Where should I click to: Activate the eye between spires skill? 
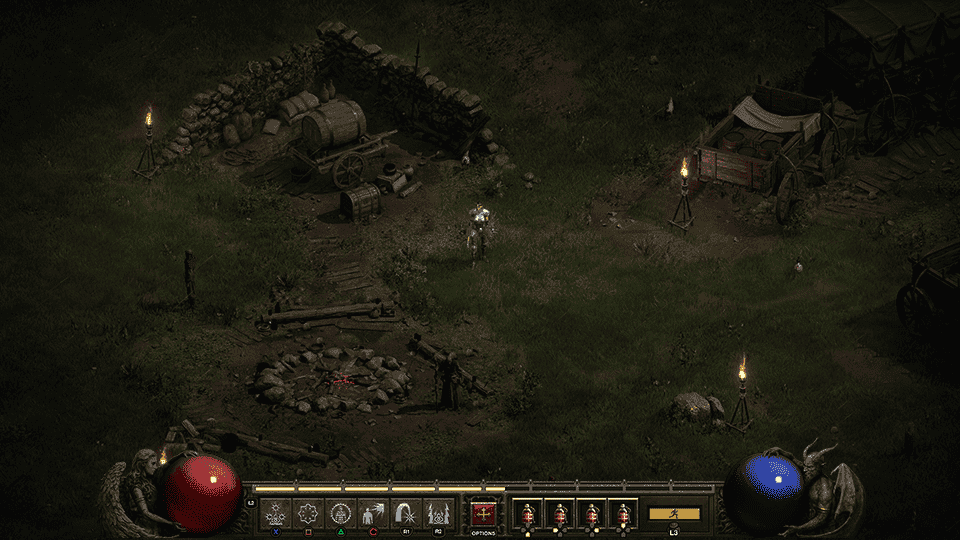437,514
